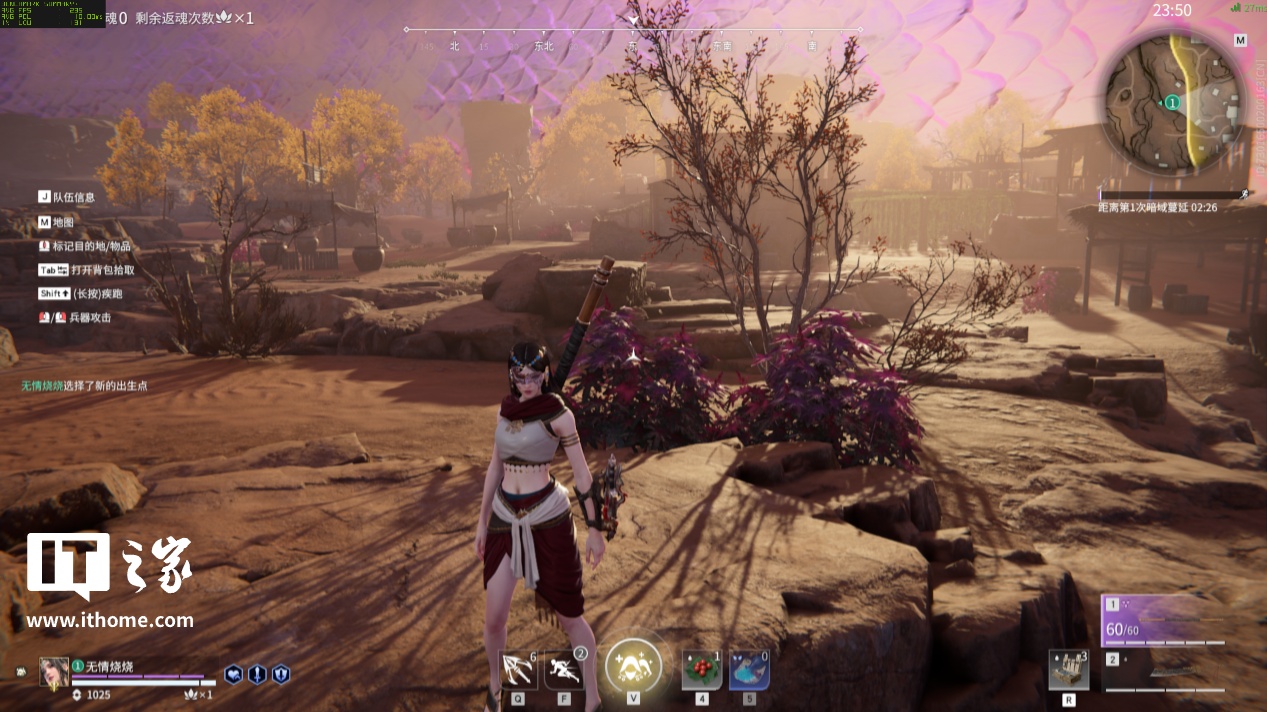1267x712 pixels.
Task: Activate the dodge running-figure skill
Action: (x=564, y=669)
